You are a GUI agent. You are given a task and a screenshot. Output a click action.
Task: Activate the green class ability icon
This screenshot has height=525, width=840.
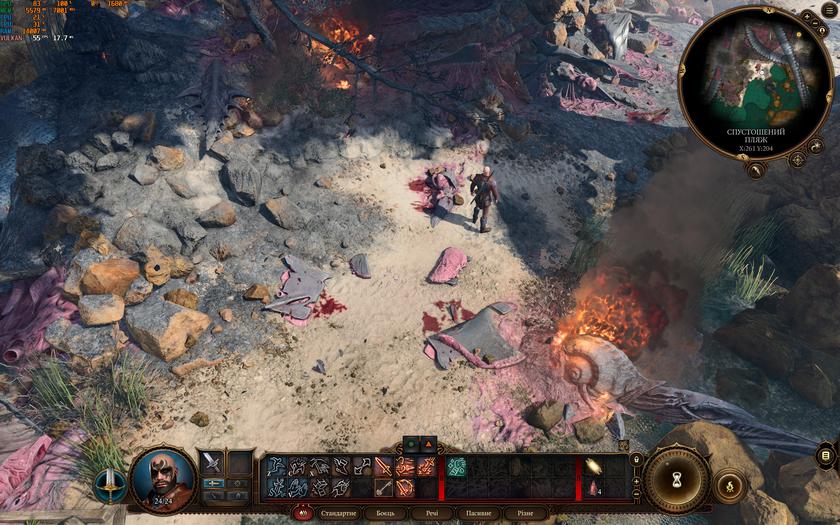(x=455, y=466)
